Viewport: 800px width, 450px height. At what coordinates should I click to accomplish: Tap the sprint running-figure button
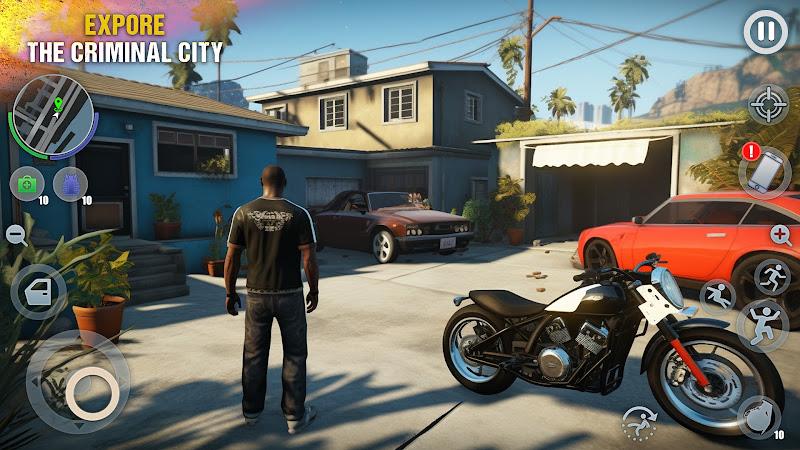pos(772,276)
